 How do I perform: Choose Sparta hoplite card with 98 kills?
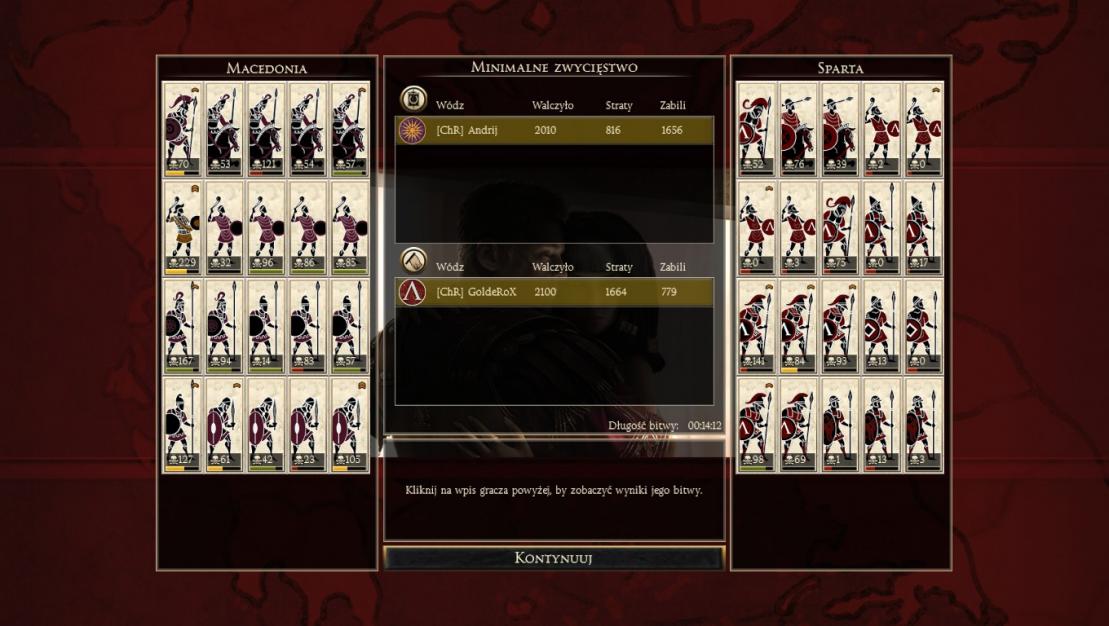757,425
